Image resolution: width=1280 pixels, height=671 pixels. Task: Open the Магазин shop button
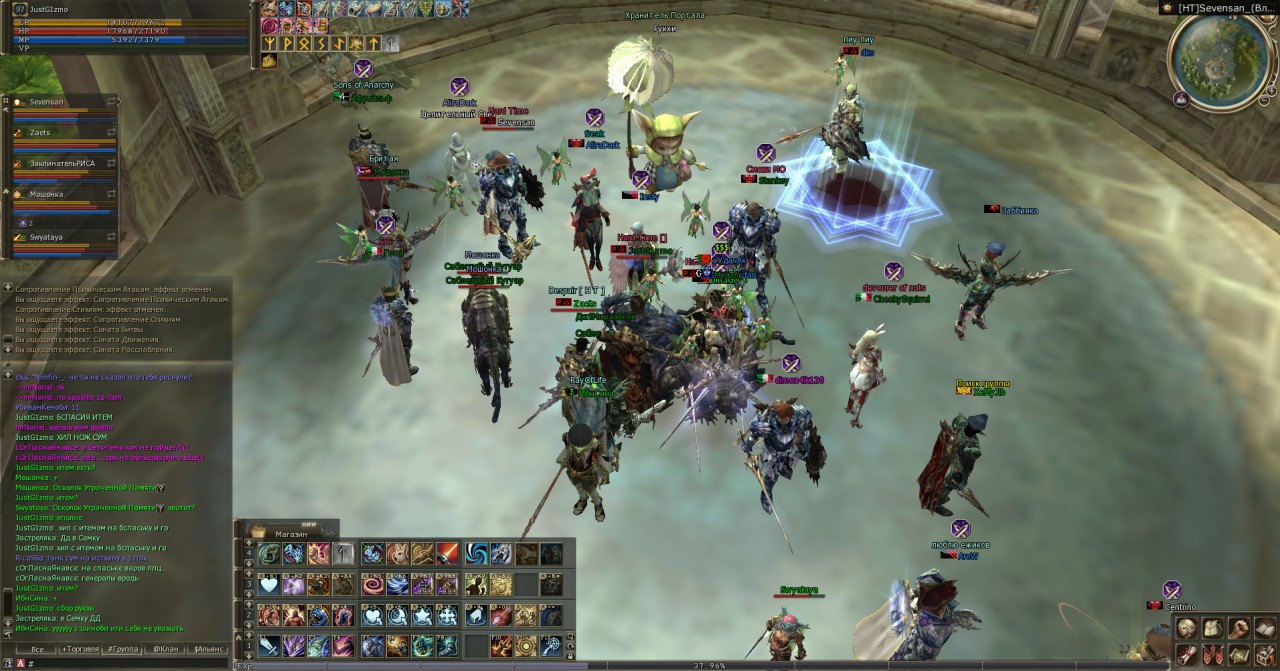pyautogui.click(x=291, y=533)
